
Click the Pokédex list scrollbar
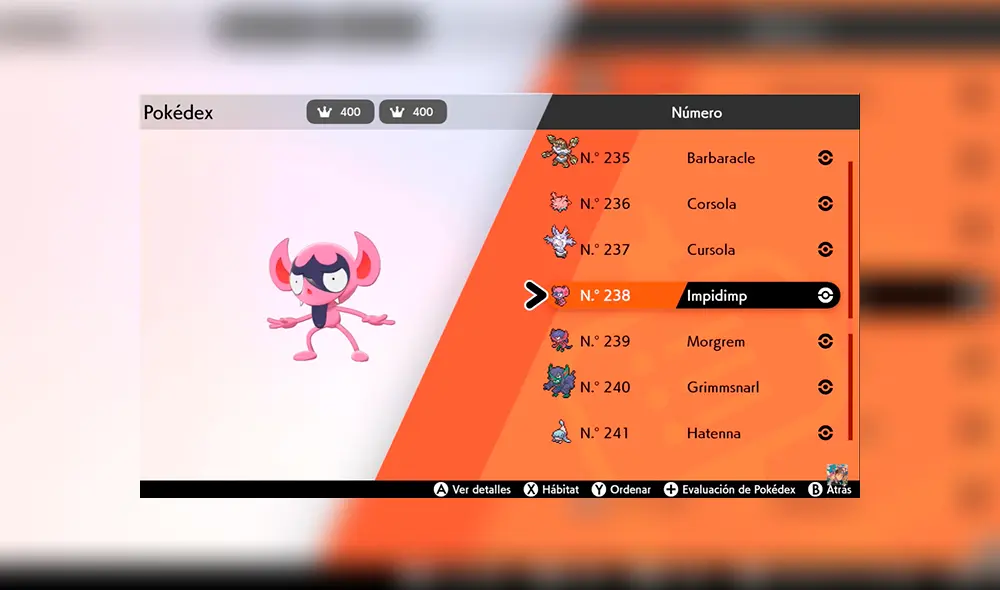click(850, 300)
